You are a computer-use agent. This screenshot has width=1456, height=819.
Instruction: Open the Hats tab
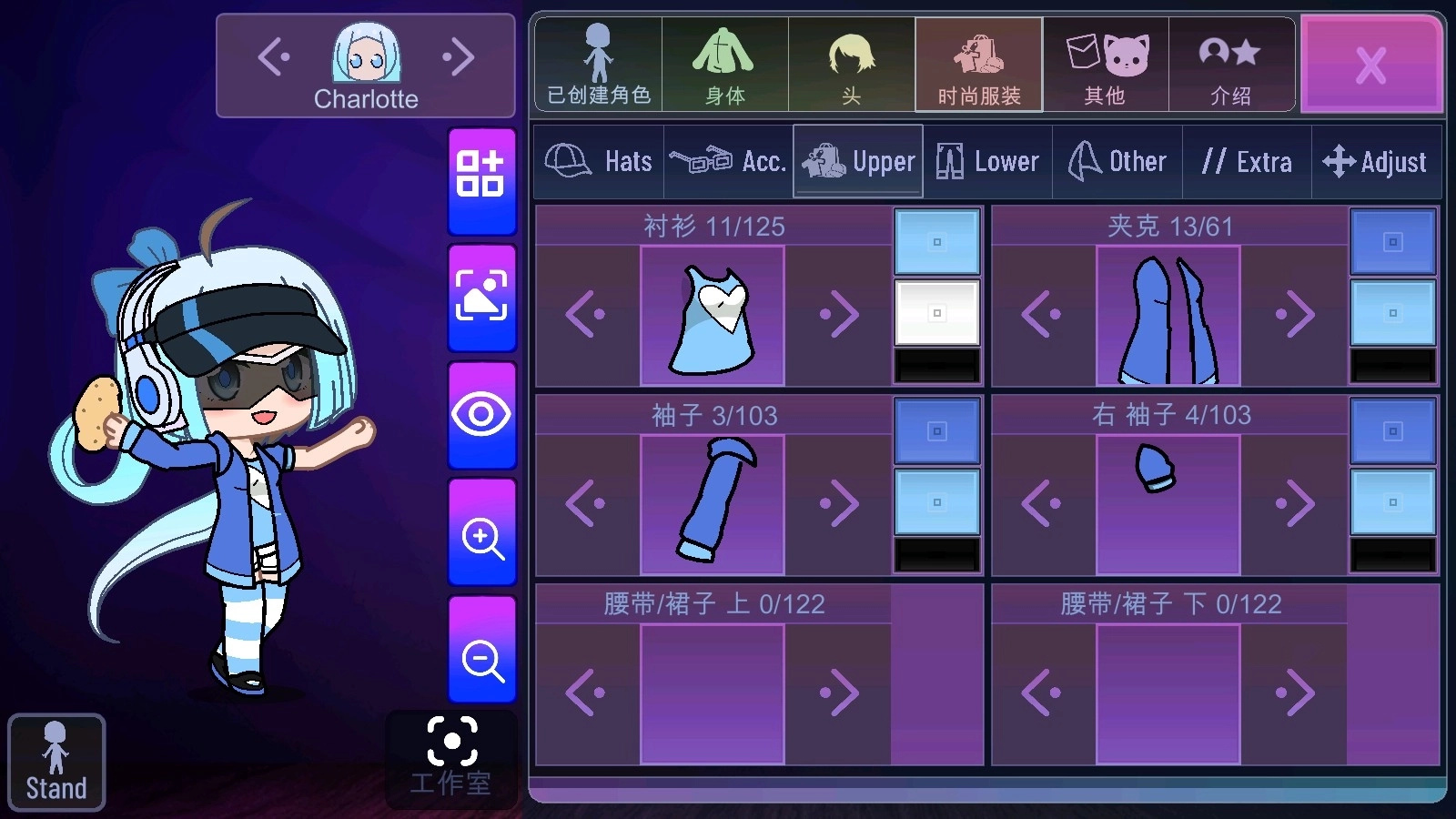click(x=598, y=161)
